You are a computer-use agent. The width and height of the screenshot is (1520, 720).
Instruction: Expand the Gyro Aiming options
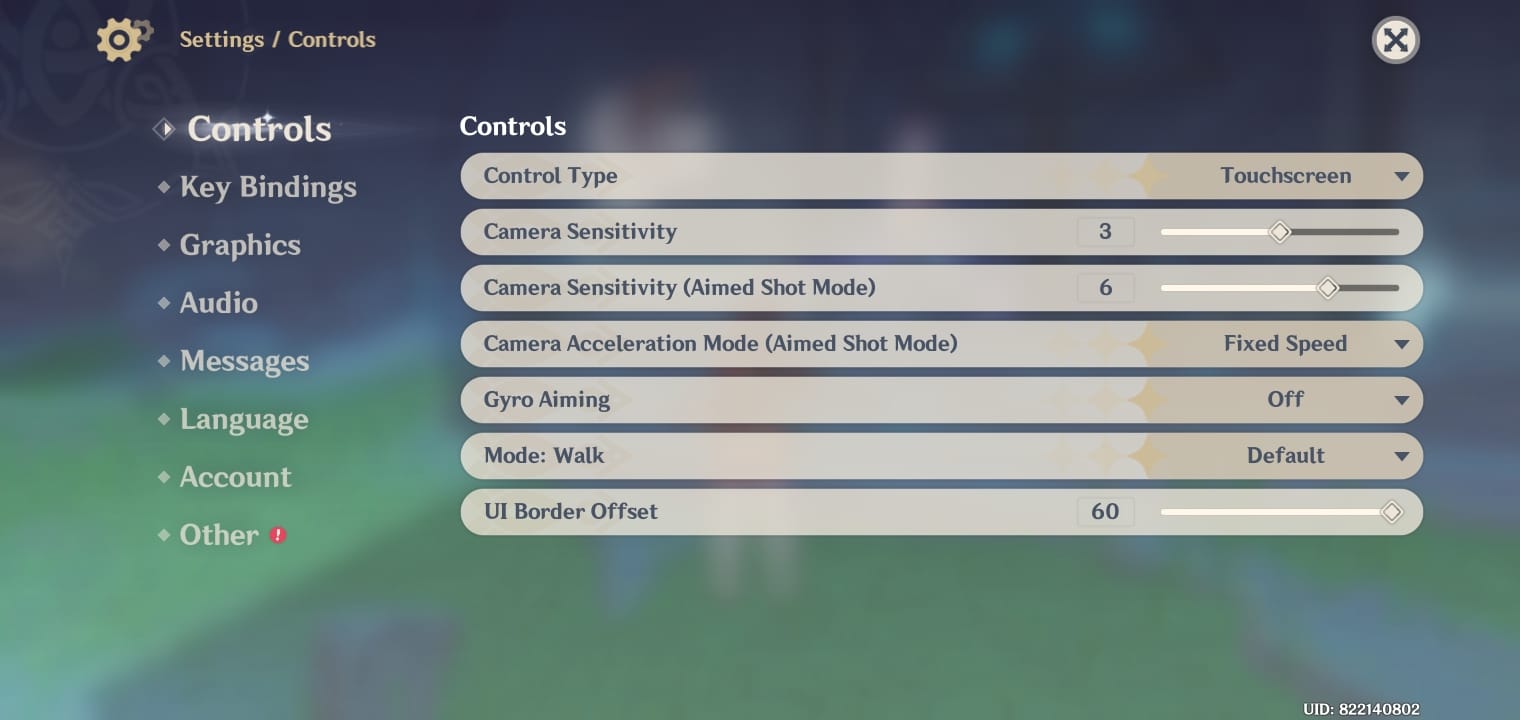point(1404,399)
